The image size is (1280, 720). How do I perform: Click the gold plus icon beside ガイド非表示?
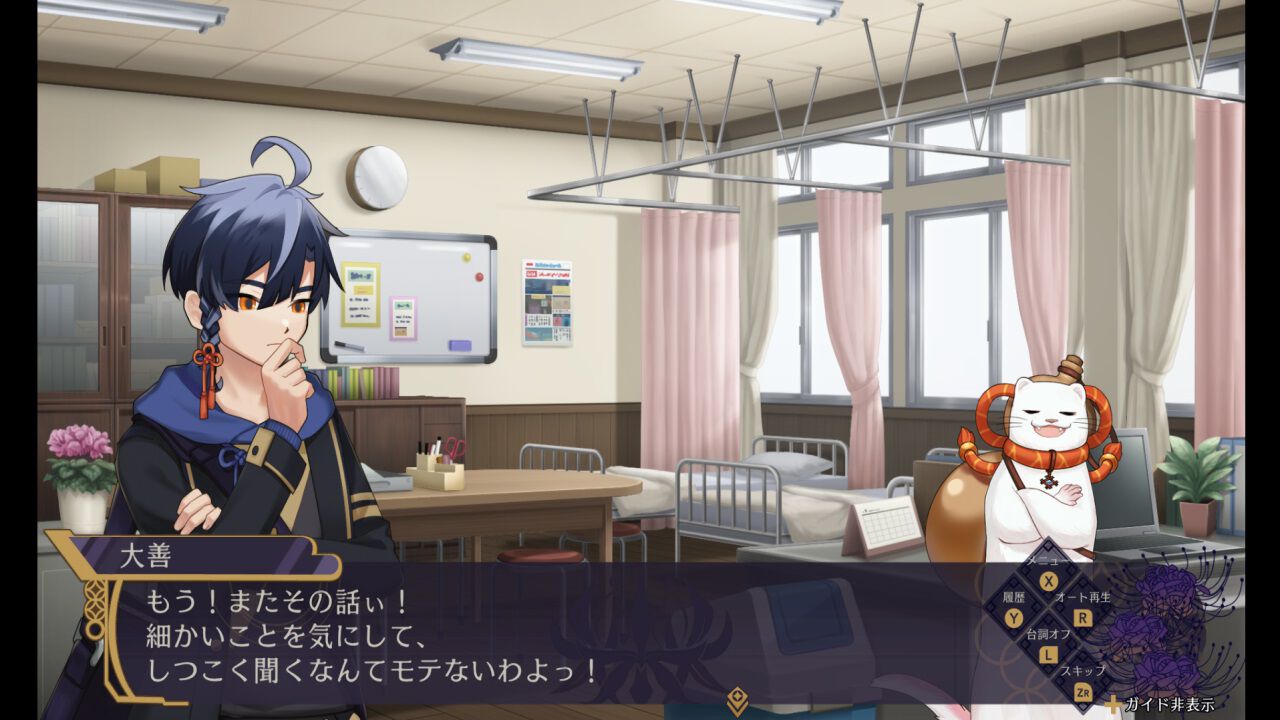tap(1115, 705)
